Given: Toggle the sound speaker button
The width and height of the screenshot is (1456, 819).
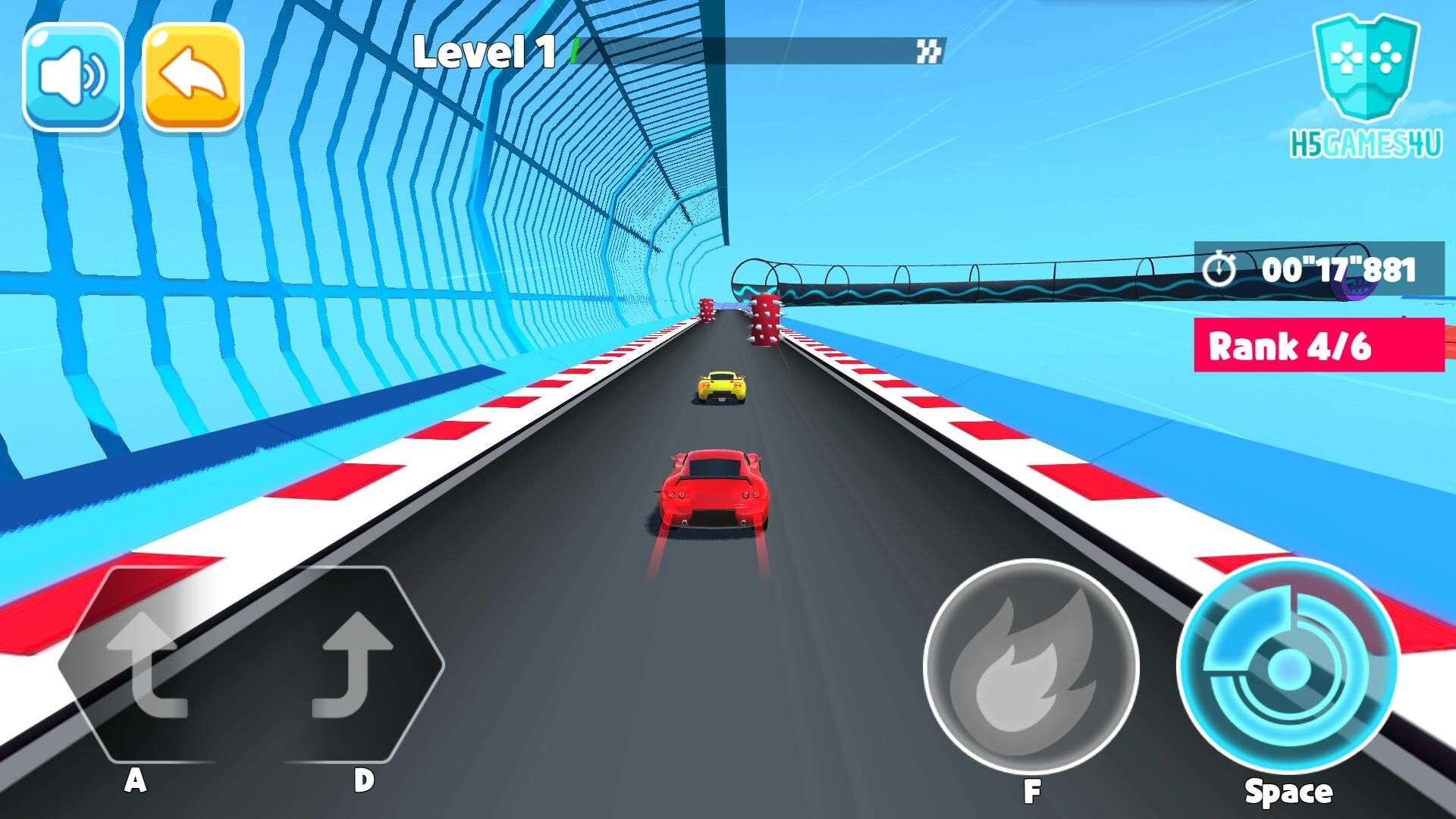Looking at the screenshot, I should tap(73, 77).
